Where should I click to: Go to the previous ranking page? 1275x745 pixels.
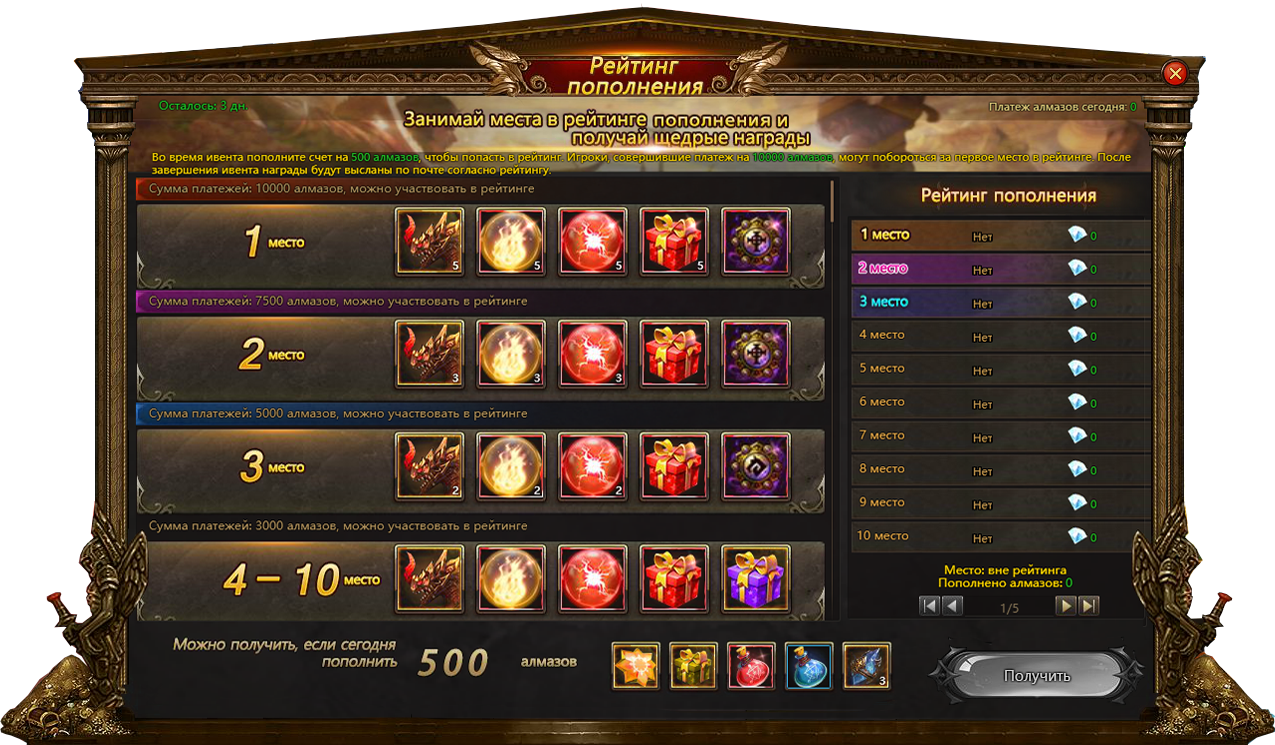(952, 606)
